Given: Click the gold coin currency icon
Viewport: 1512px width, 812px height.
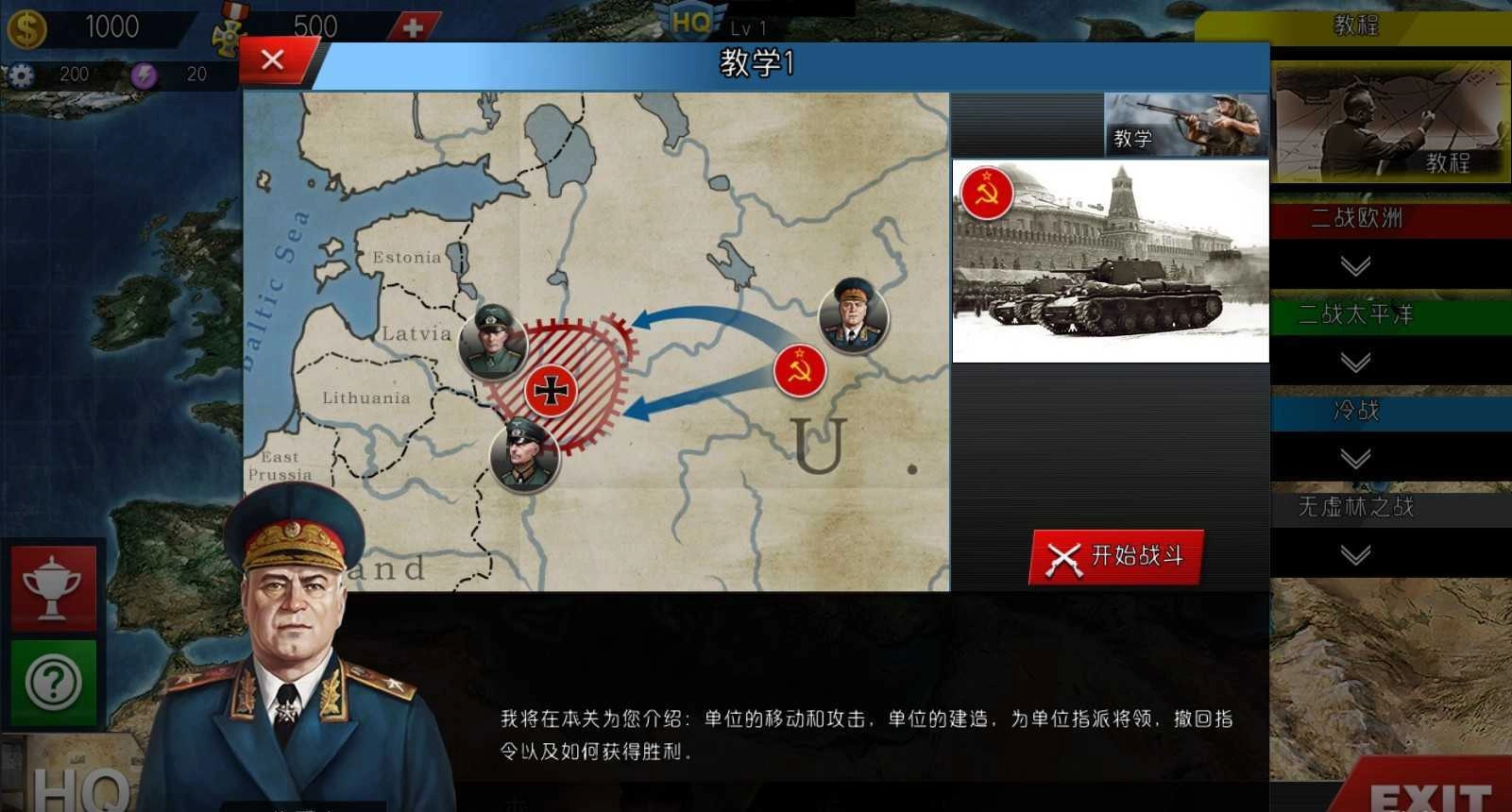Looking at the screenshot, I should point(28,26).
